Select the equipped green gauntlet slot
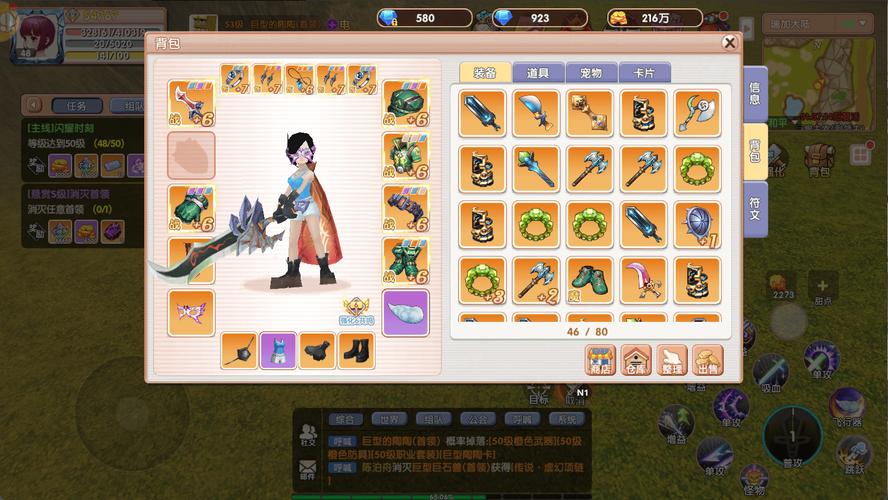The width and height of the screenshot is (888, 500). 191,208
